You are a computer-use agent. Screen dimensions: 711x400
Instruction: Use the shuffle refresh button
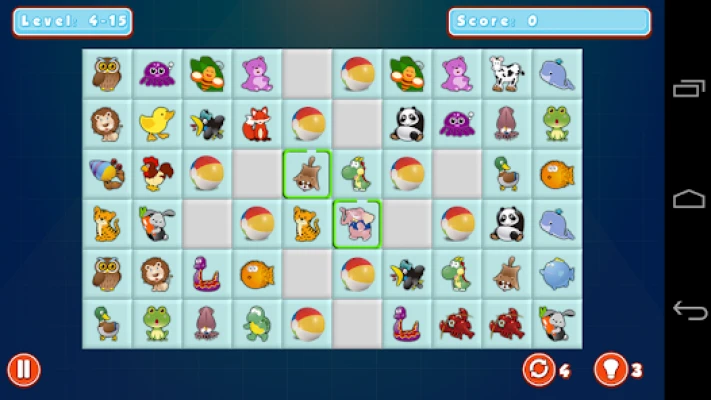coord(538,370)
